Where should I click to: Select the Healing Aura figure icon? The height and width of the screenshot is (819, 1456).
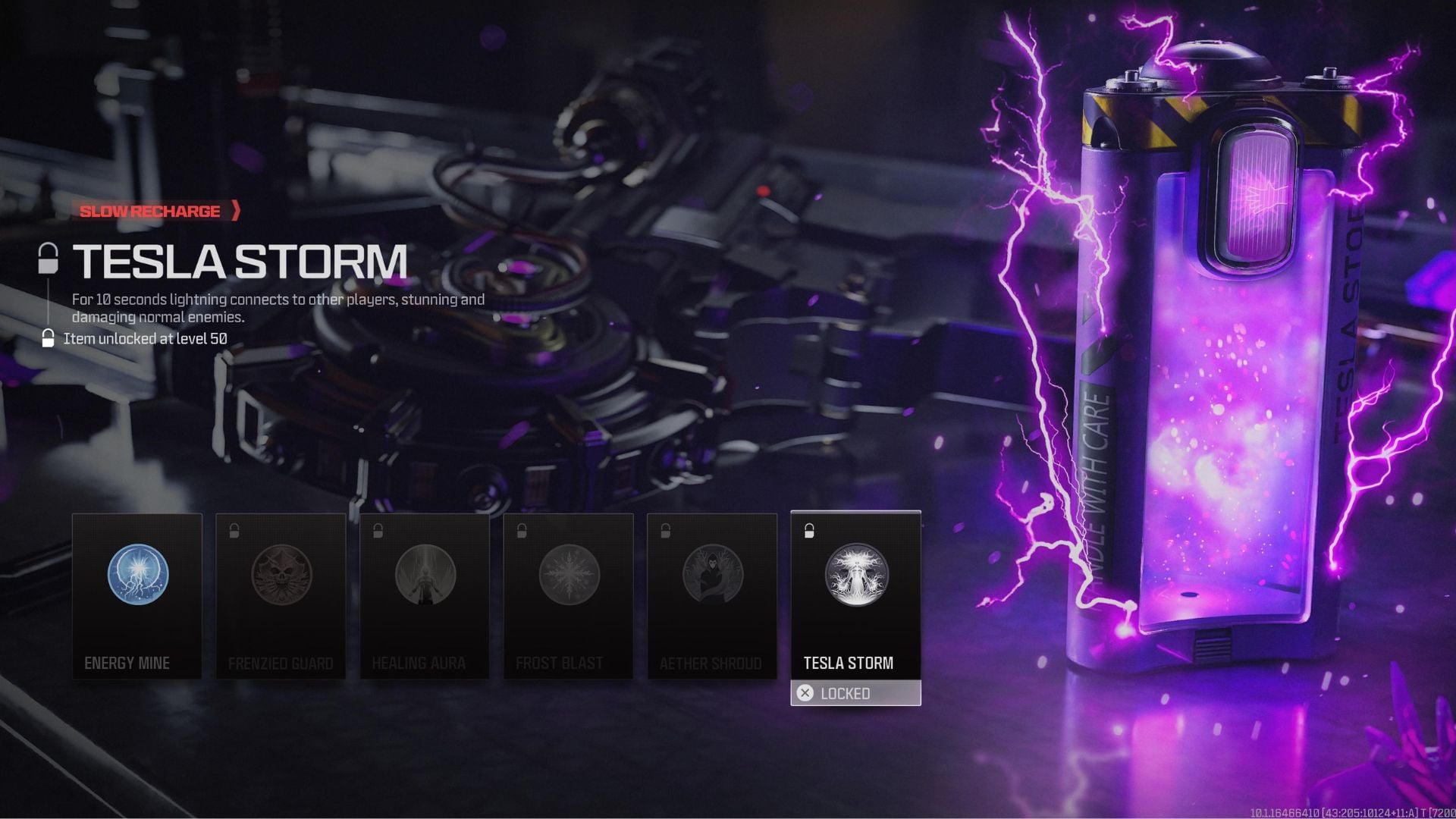tap(424, 576)
